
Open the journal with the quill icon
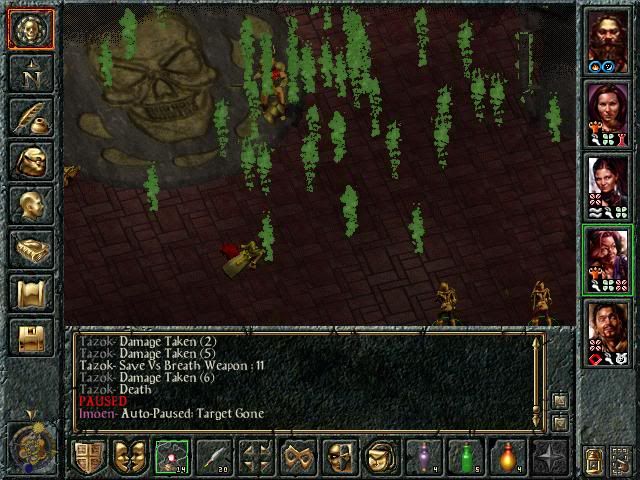[x=31, y=116]
